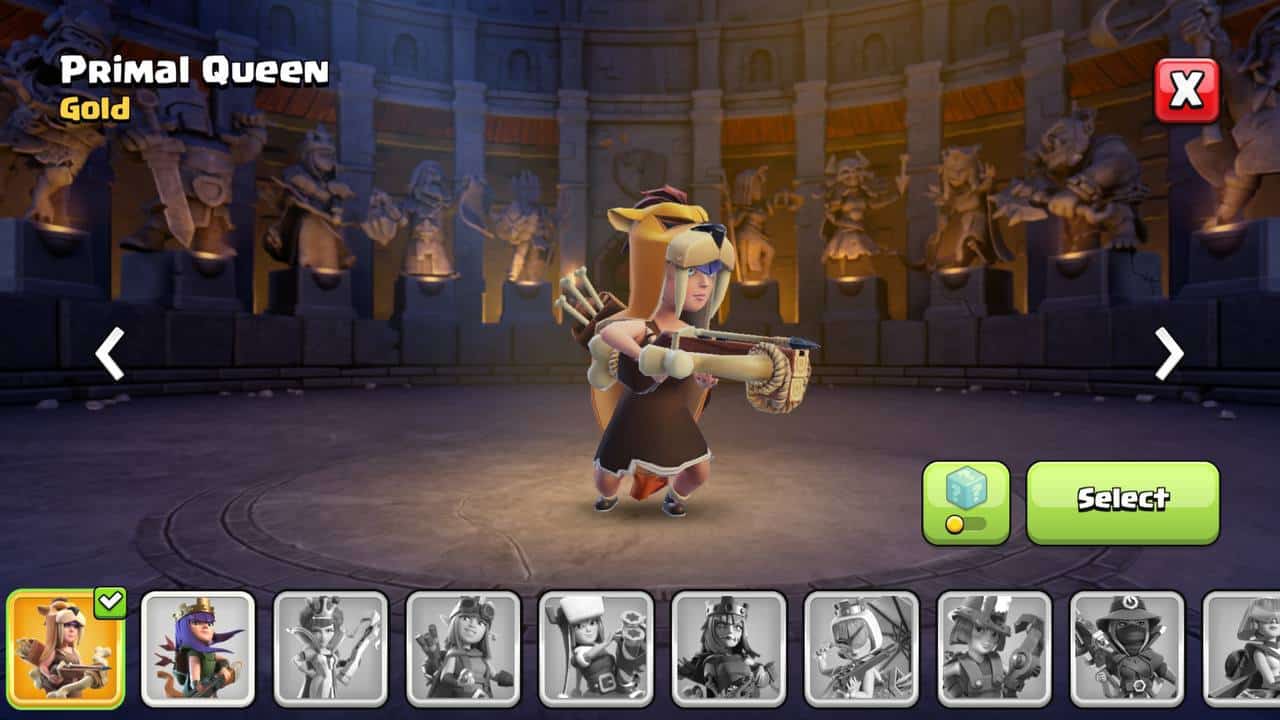Preview the hooded masked queen skin thumbnail

[1127, 648]
